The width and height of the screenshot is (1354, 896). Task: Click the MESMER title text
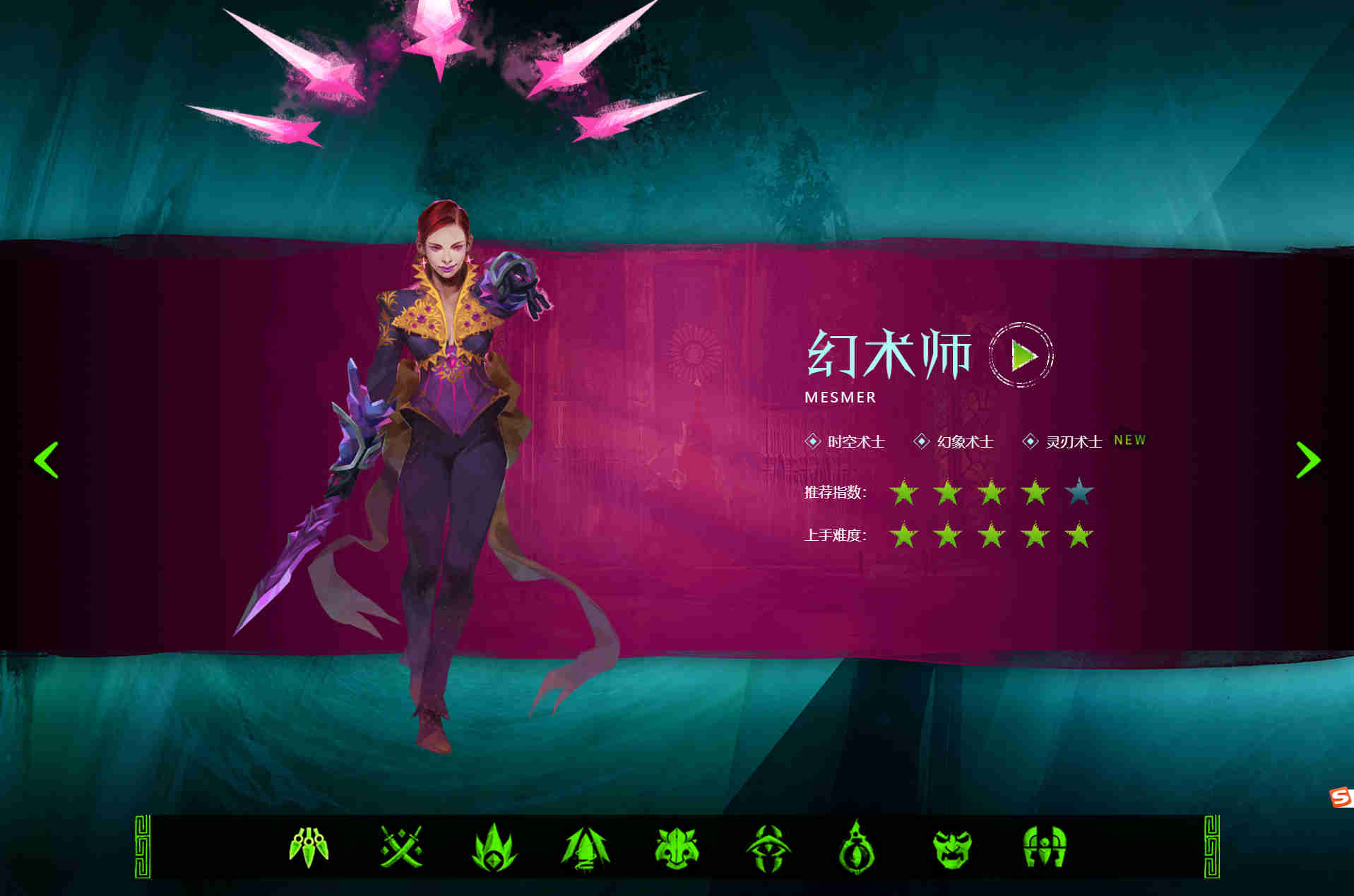pos(841,398)
